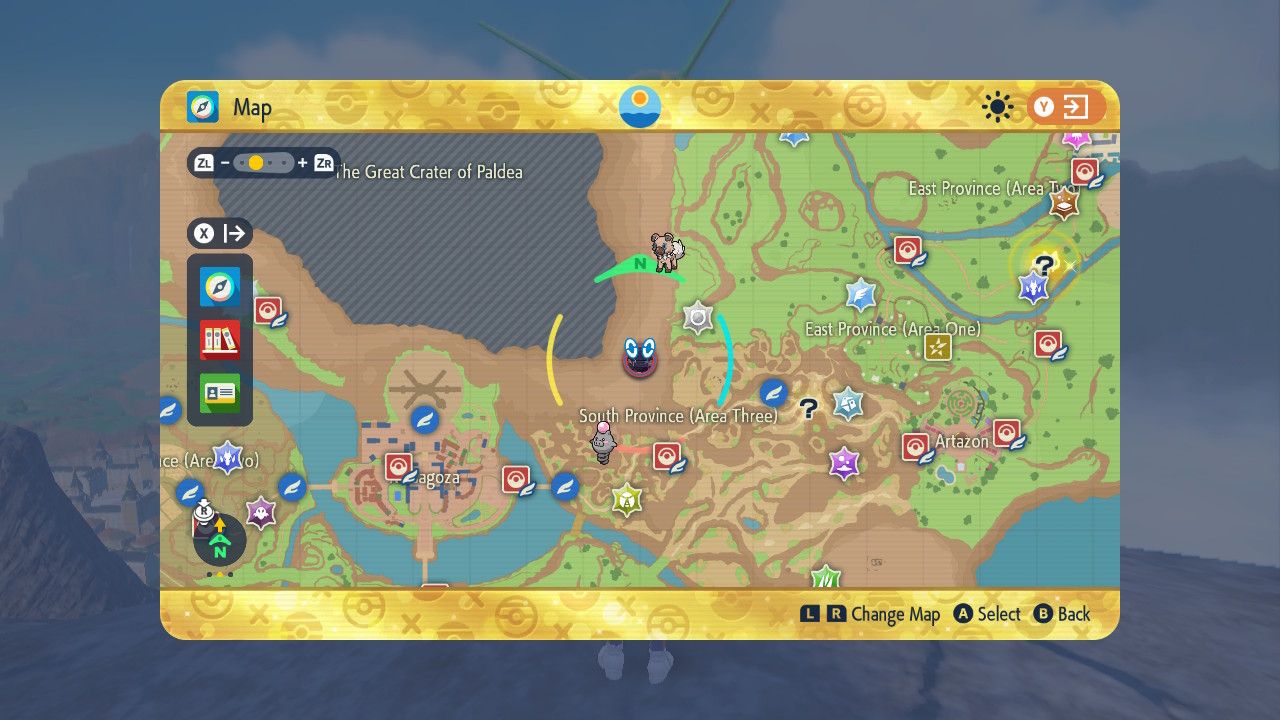Open the Trainer Profile card icon
Screen dimensions: 1280x720
[219, 393]
